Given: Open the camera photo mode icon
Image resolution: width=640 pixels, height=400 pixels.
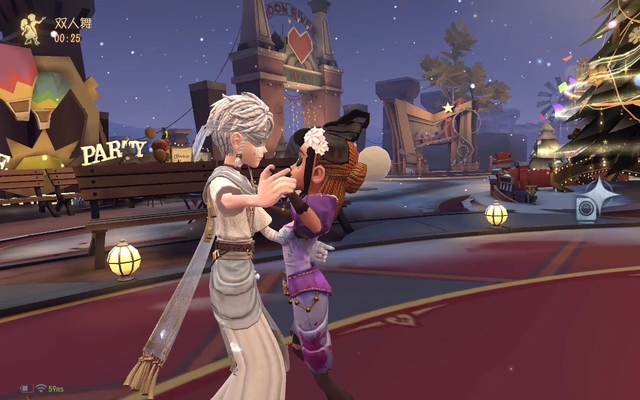Looking at the screenshot, I should 587,207.
